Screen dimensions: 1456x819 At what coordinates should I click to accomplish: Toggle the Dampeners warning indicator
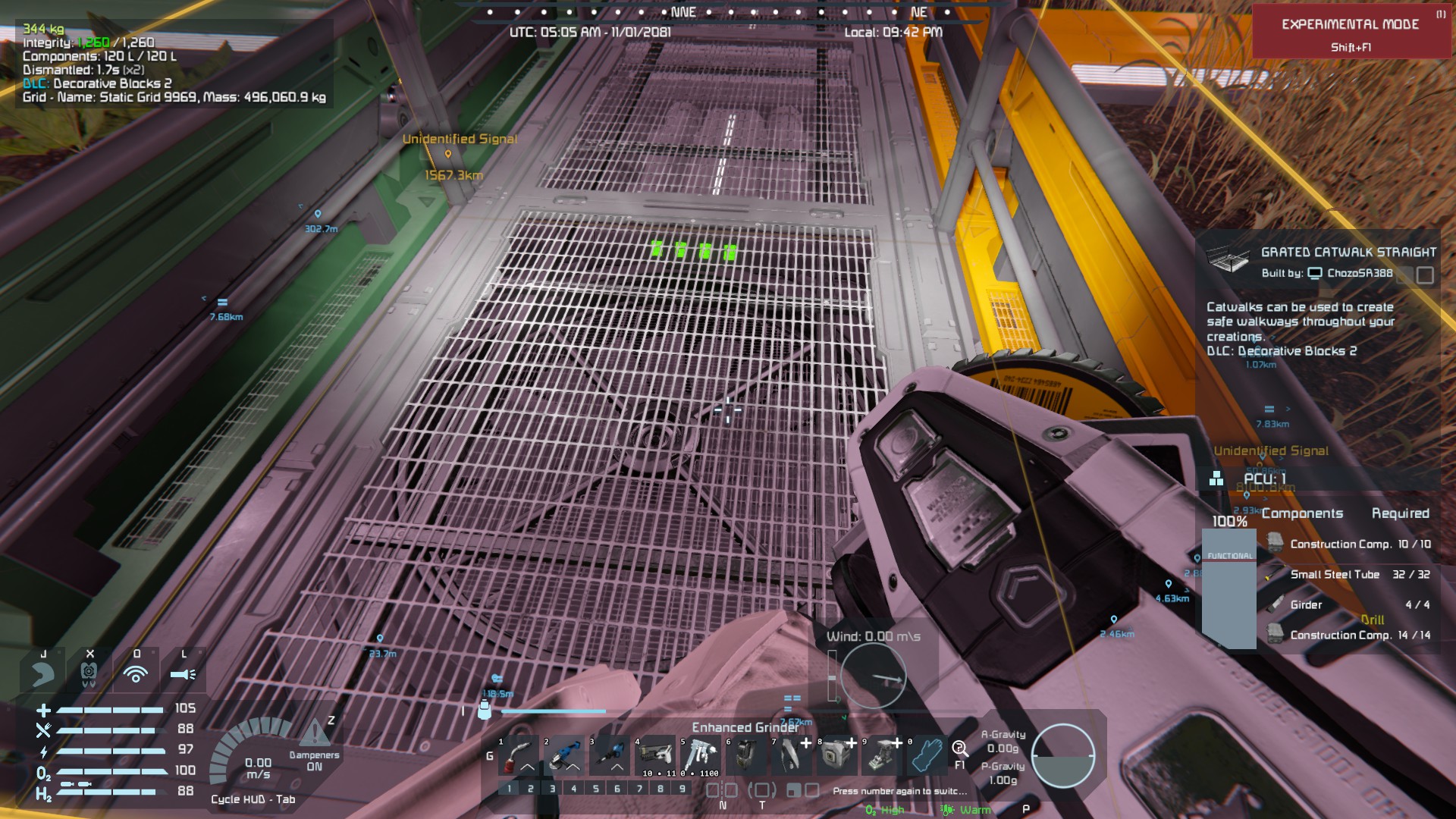314,734
